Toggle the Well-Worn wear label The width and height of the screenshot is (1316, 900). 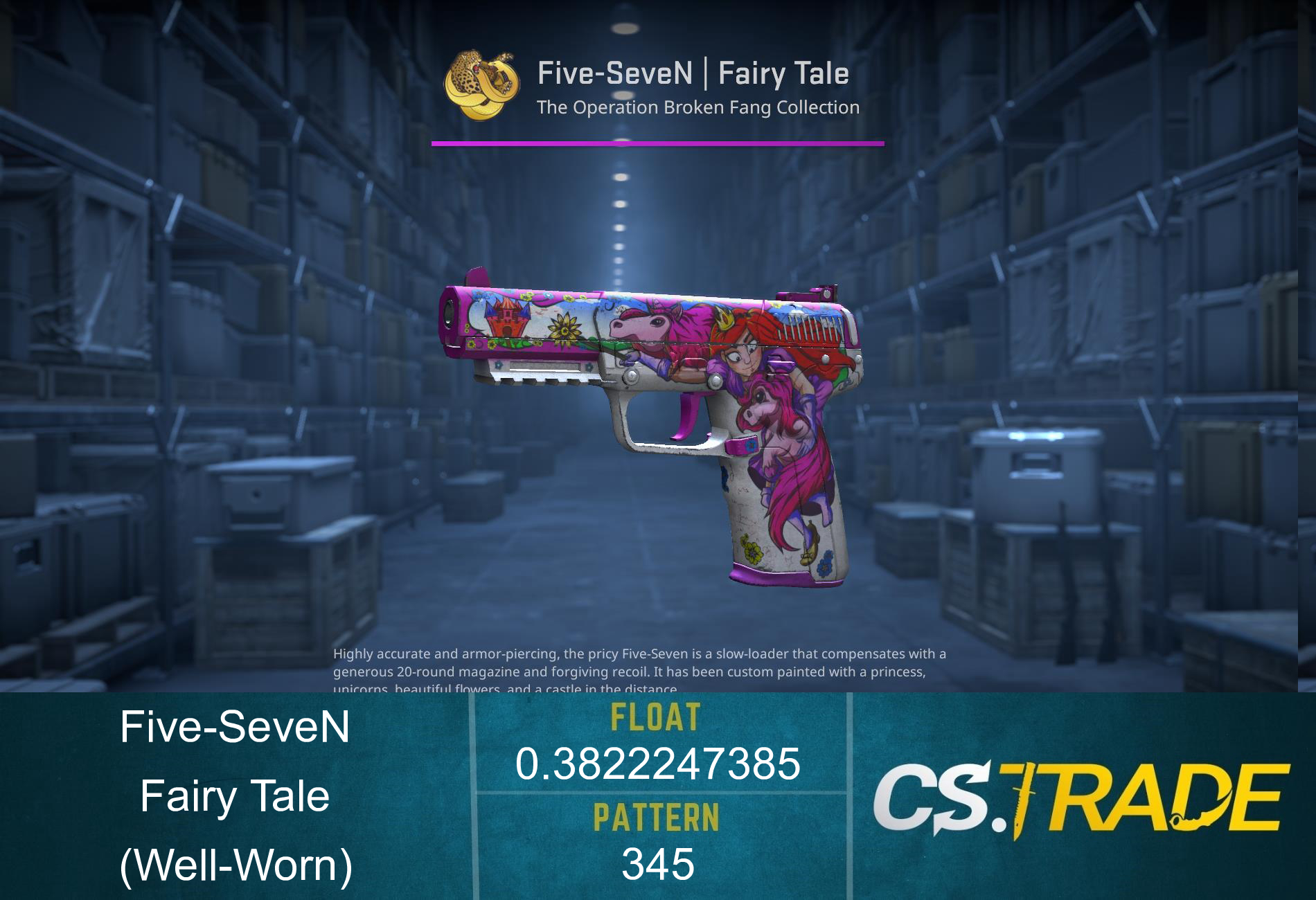235,865
